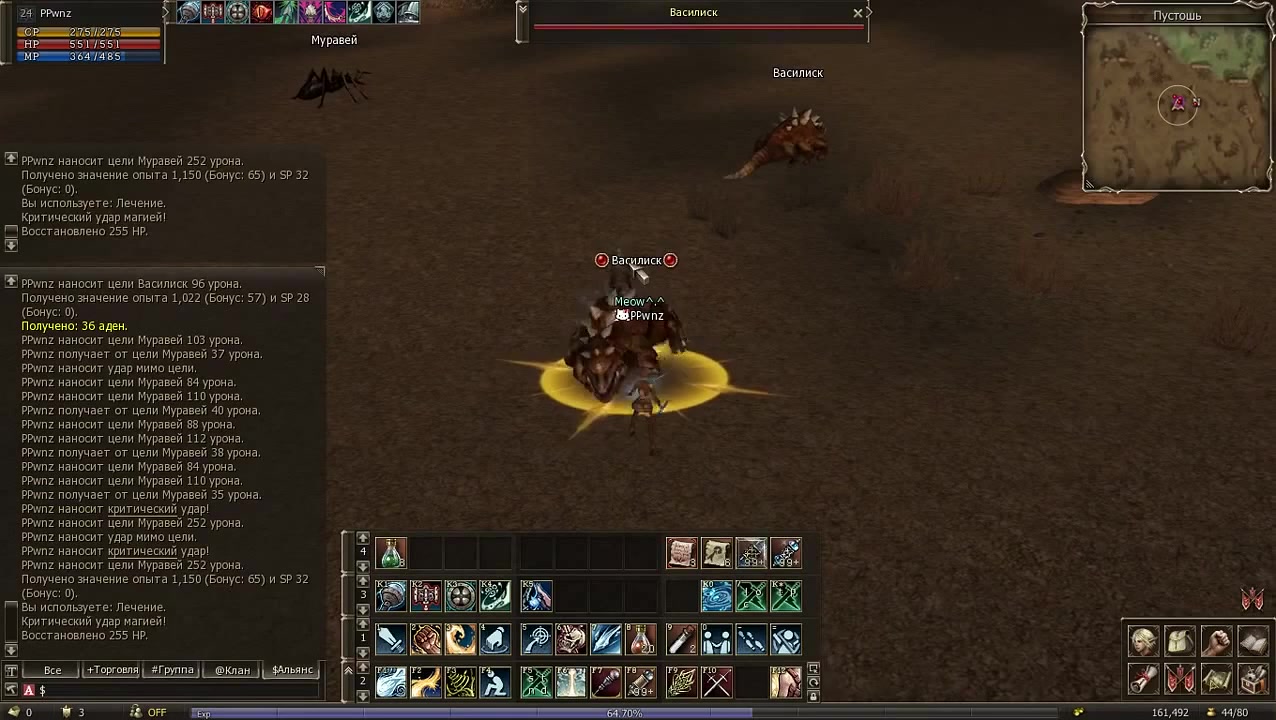Drink the red potion in slot 8
The image size is (1276, 720).
[x=641, y=638]
